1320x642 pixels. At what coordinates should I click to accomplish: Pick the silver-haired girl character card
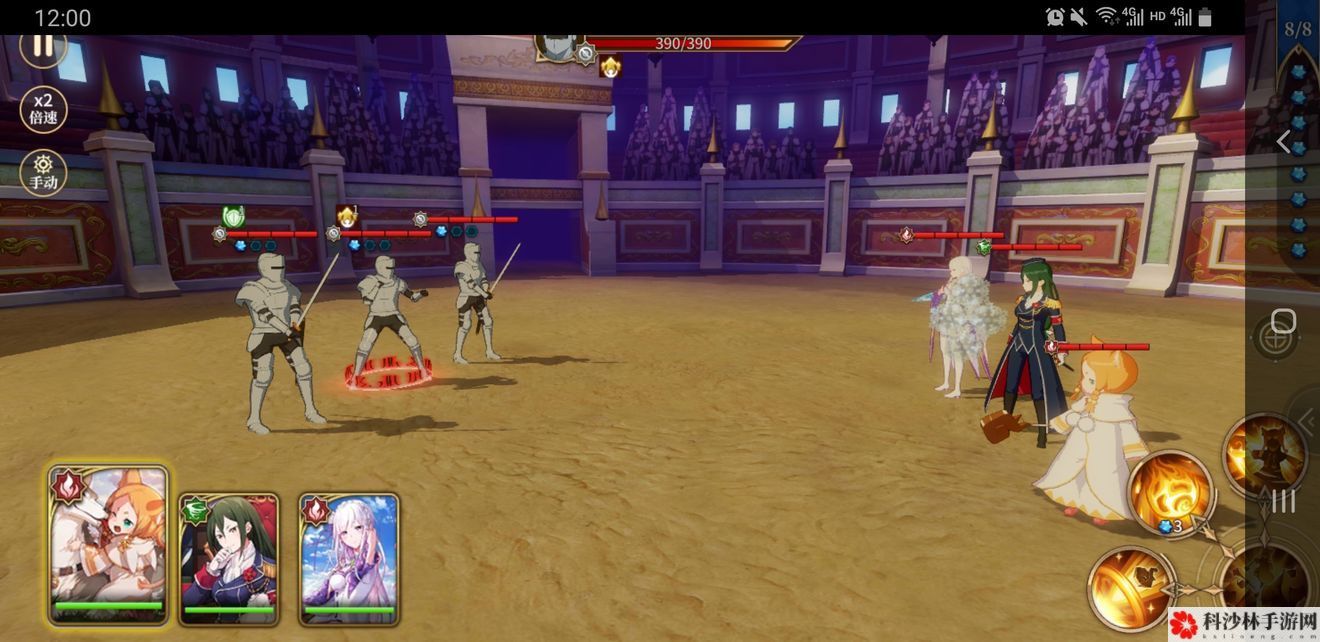pos(349,557)
